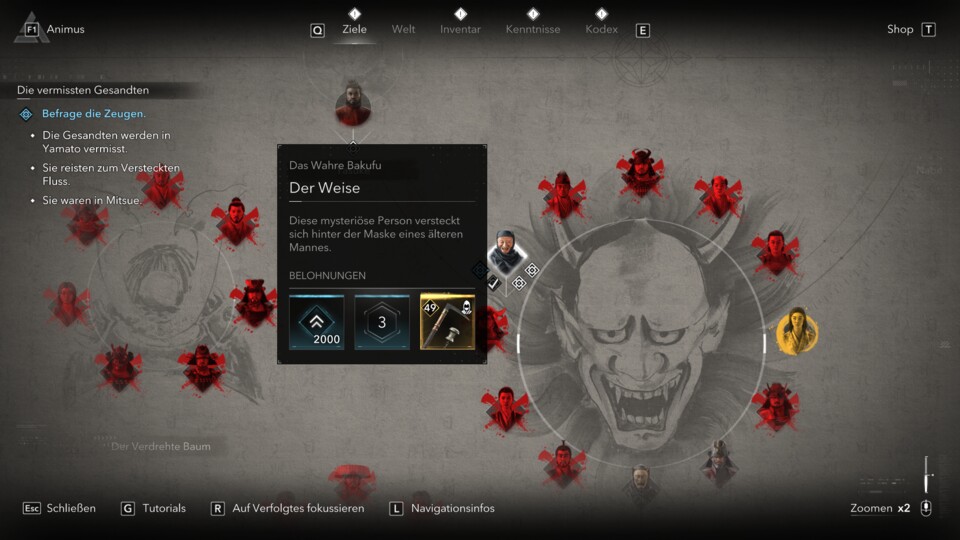Select the bearded man portrait at top
Screen dimensions: 960x540
[353, 104]
